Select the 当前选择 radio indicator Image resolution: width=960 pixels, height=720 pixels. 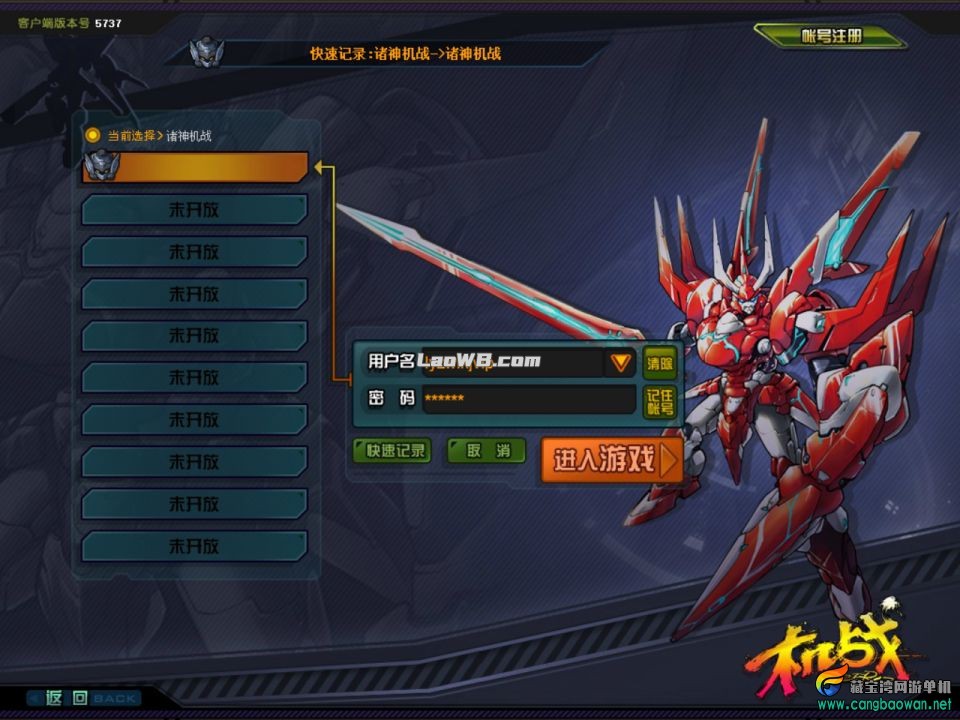pos(93,135)
